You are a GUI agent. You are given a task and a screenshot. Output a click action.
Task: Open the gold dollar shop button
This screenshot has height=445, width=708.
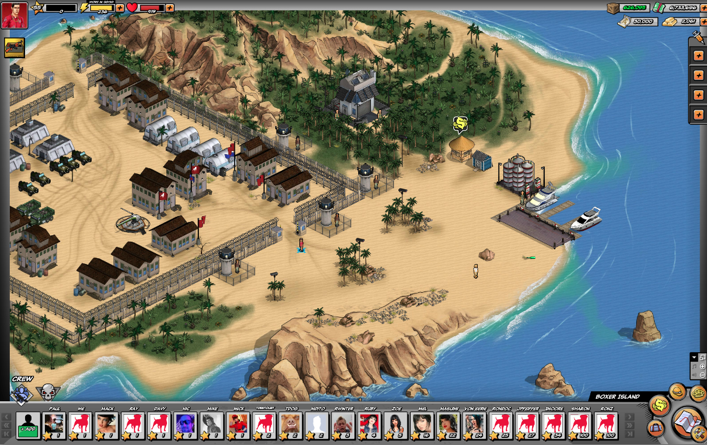coord(659,405)
